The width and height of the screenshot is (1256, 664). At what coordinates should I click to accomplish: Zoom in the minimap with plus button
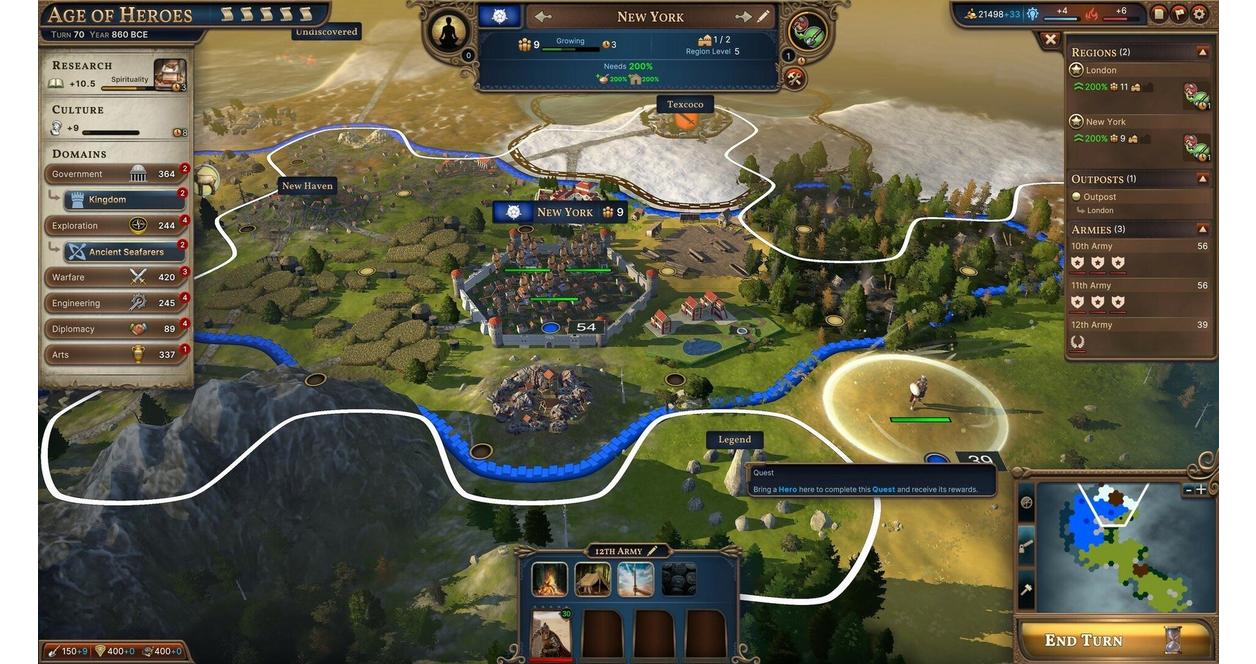[x=1201, y=490]
